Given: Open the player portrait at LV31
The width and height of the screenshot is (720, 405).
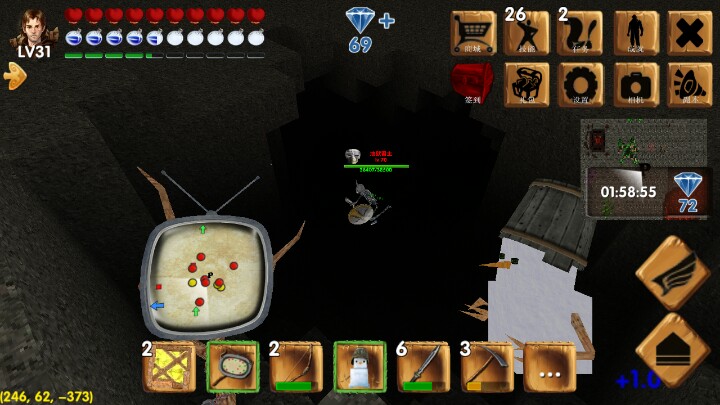Looking at the screenshot, I should 33,28.
